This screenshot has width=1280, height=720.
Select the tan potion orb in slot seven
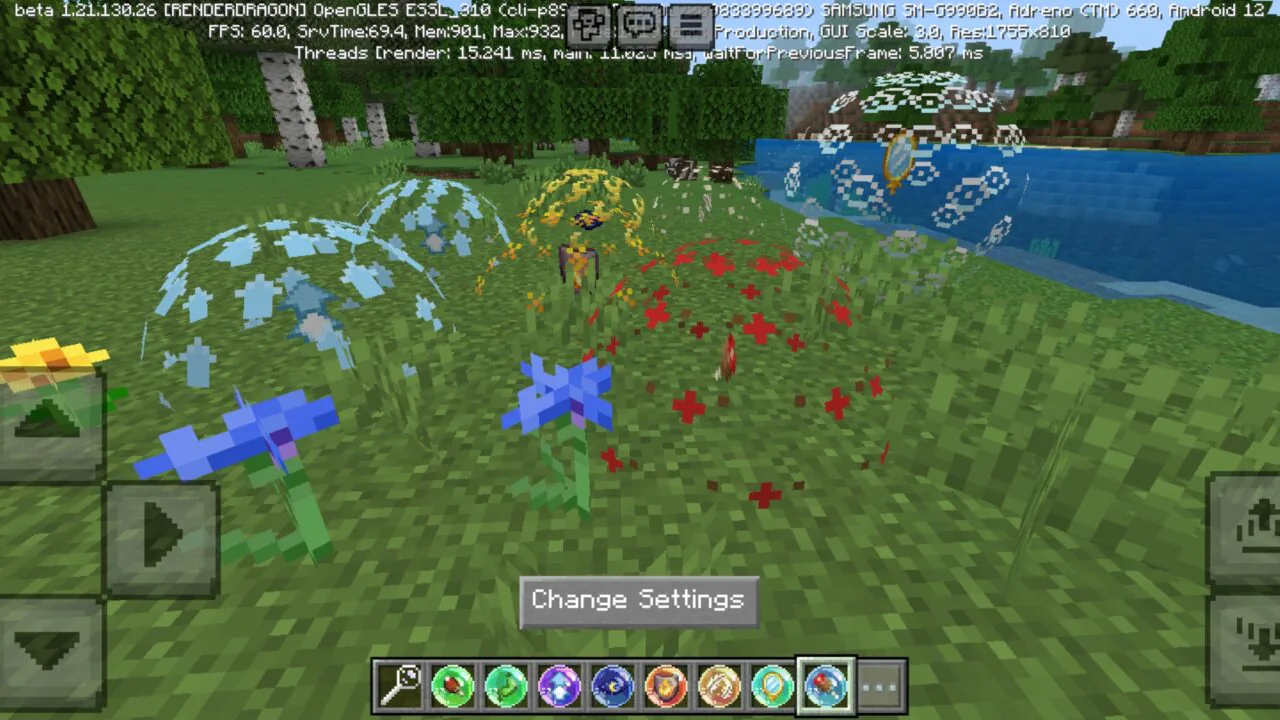(x=718, y=684)
